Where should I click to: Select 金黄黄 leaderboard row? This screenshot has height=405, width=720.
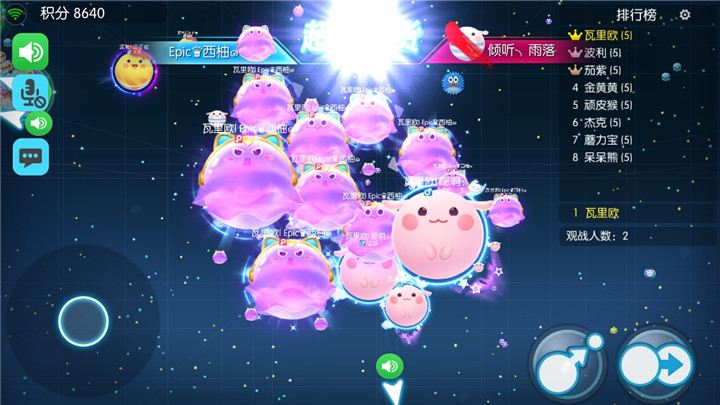(602, 88)
